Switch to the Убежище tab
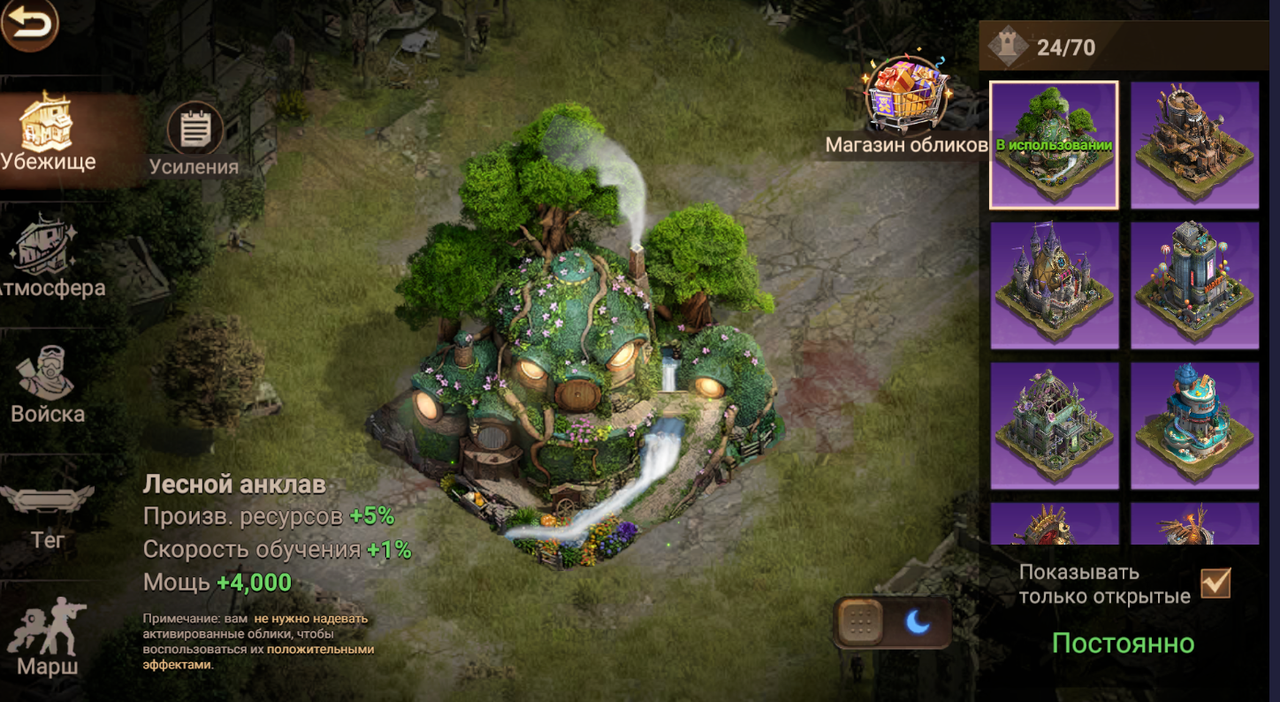Viewport: 1280px width, 702px height. pos(47,135)
